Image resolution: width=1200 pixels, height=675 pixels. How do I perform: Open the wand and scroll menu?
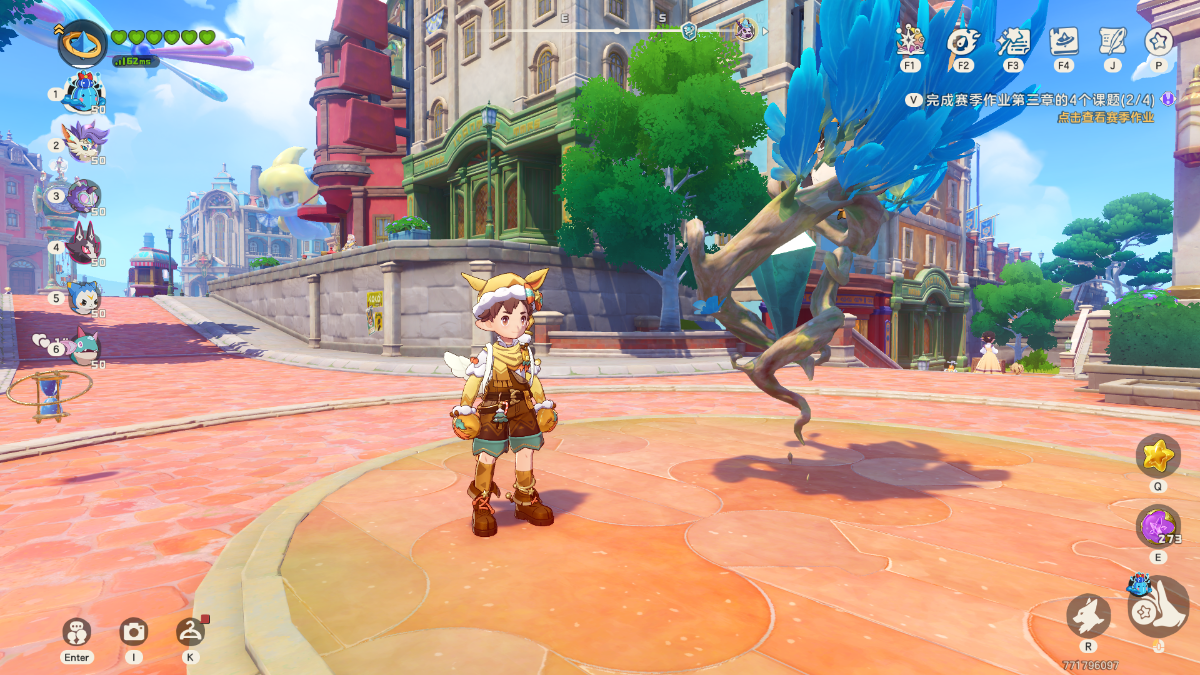coord(1013,42)
